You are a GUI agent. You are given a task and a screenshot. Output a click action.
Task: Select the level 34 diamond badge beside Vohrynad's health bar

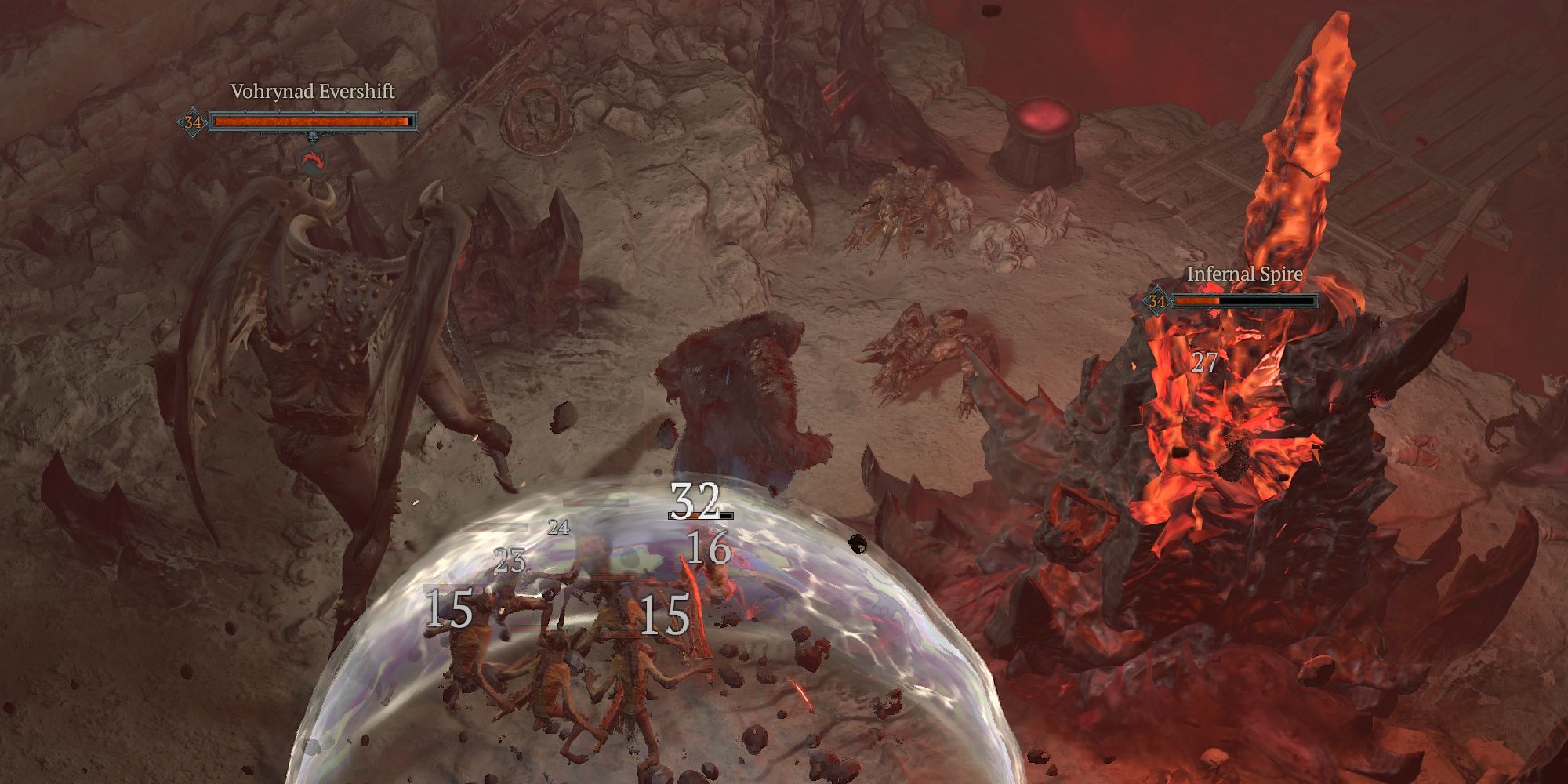pos(194,122)
